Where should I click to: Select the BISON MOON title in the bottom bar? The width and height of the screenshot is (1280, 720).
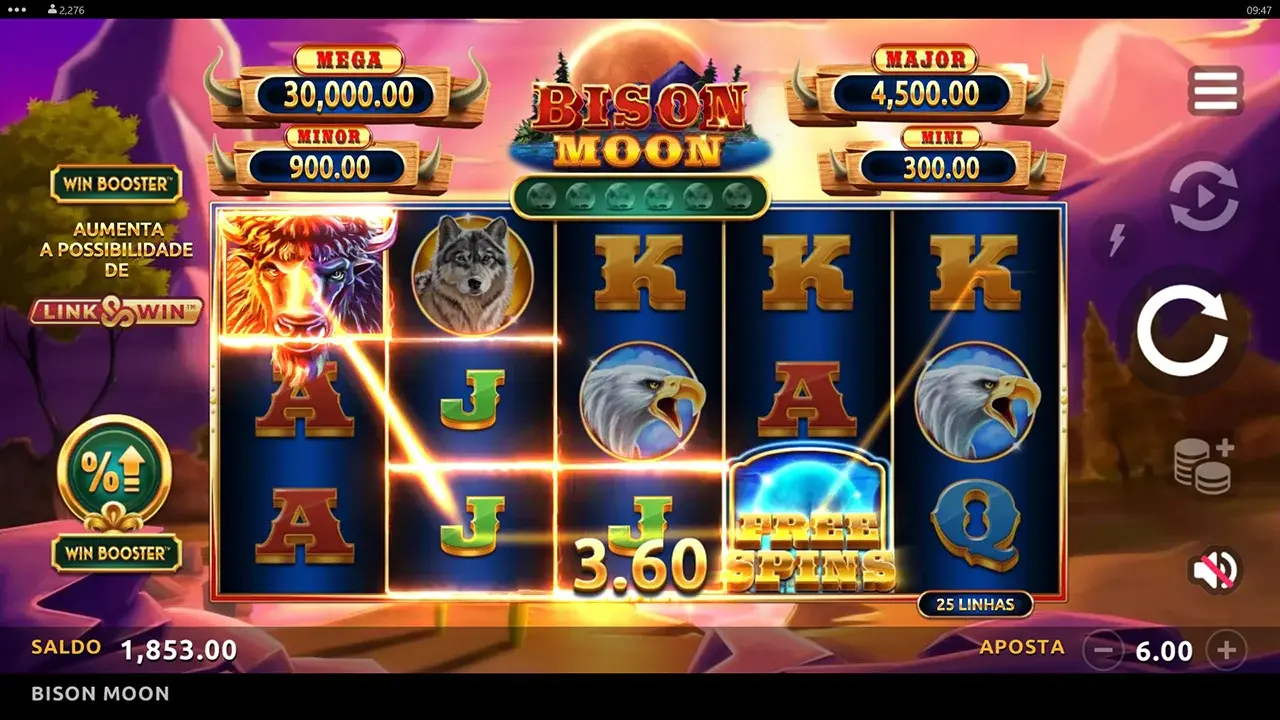point(99,693)
